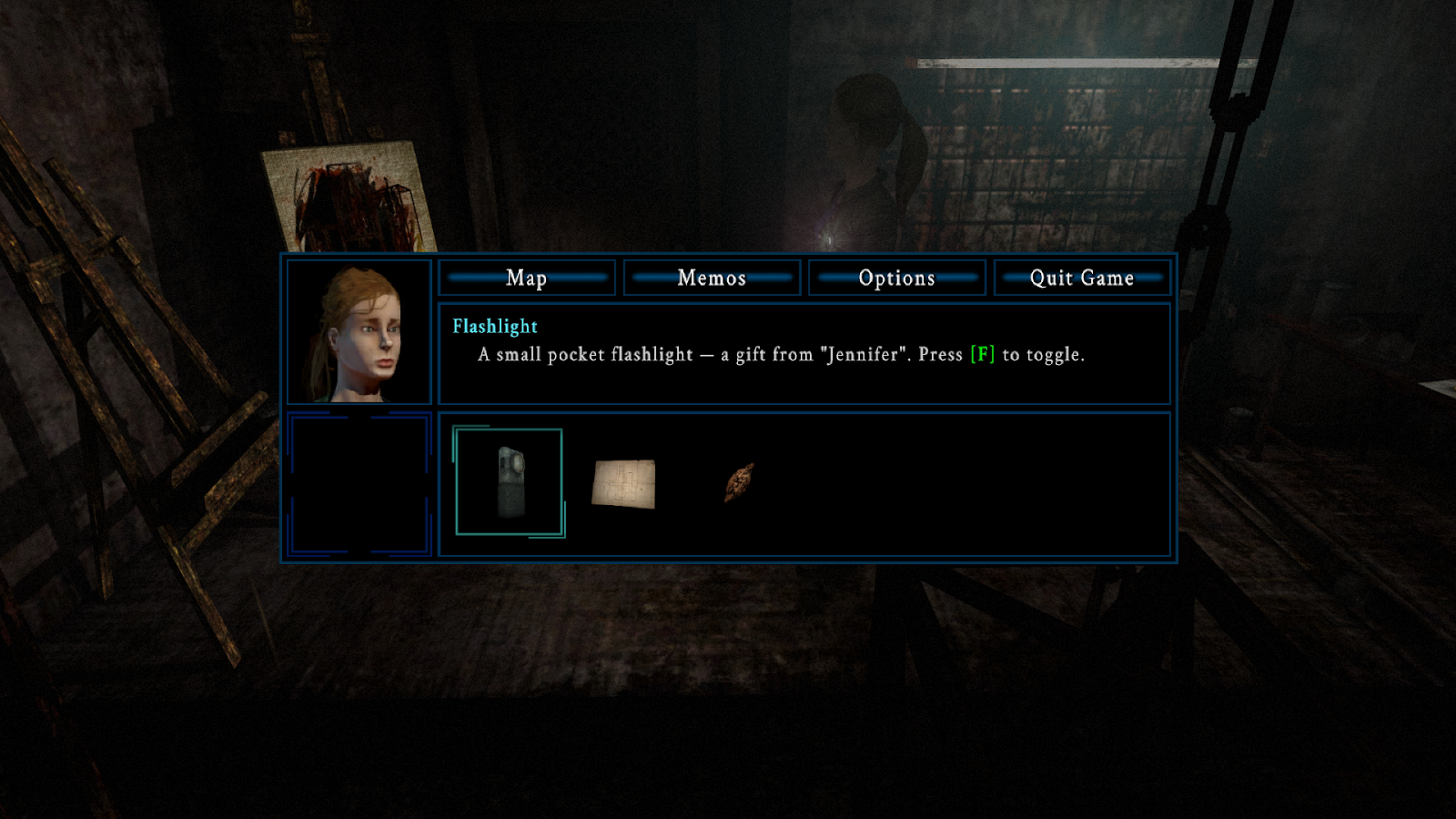Click the Flashlight title text
The height and width of the screenshot is (819, 1456).
point(494,326)
